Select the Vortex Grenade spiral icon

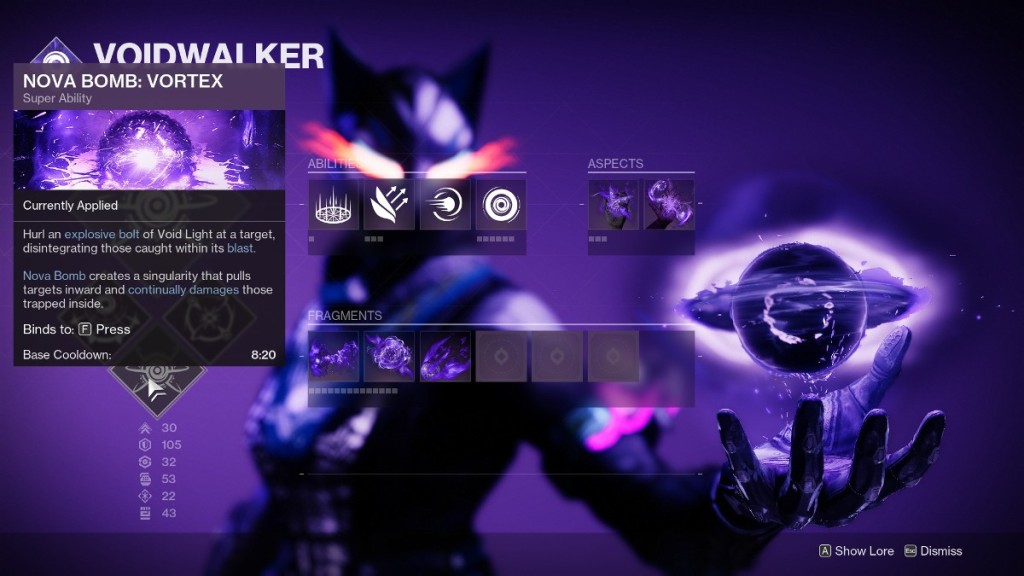point(501,204)
